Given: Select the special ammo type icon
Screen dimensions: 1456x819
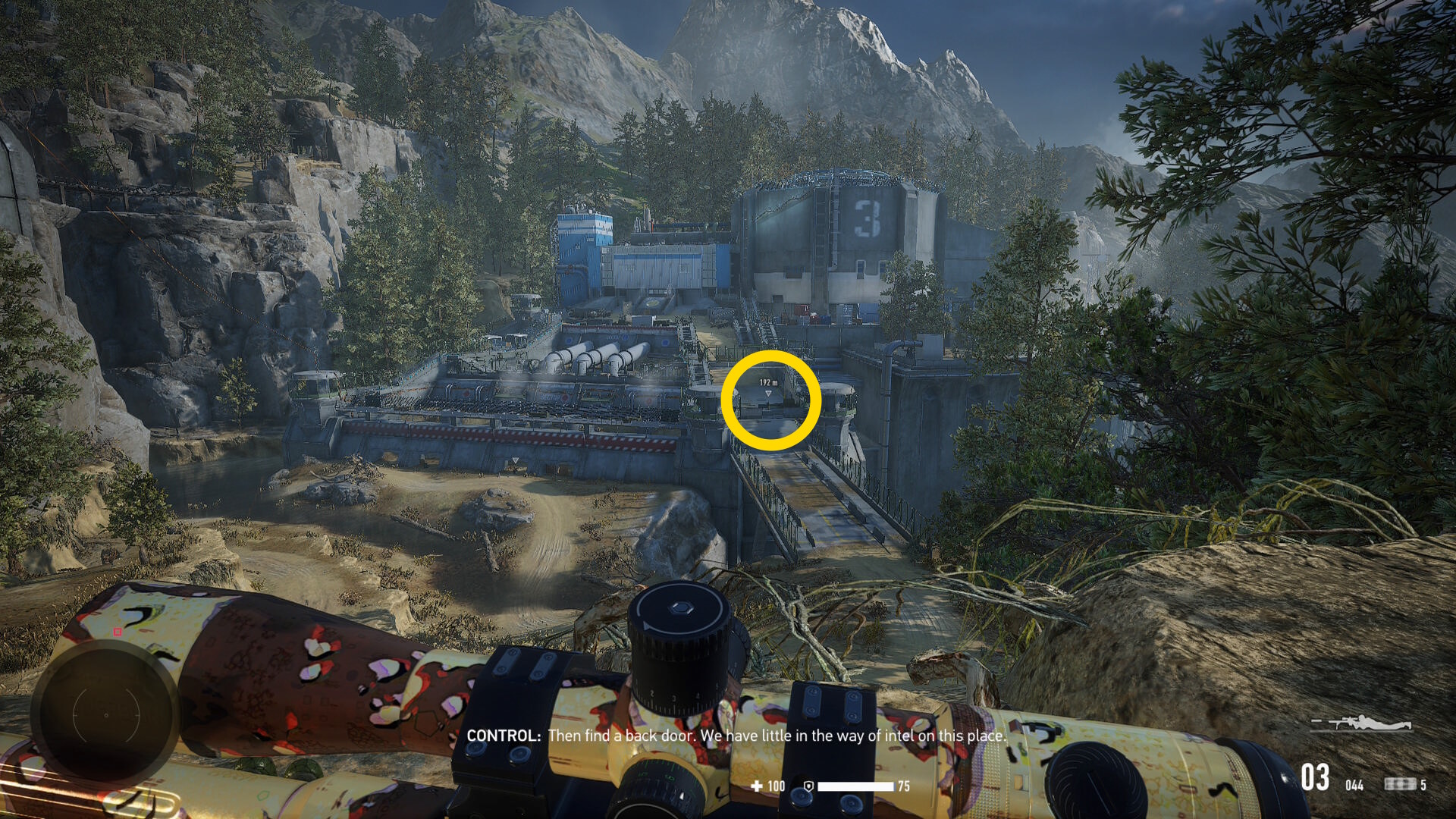Looking at the screenshot, I should pos(1400,784).
